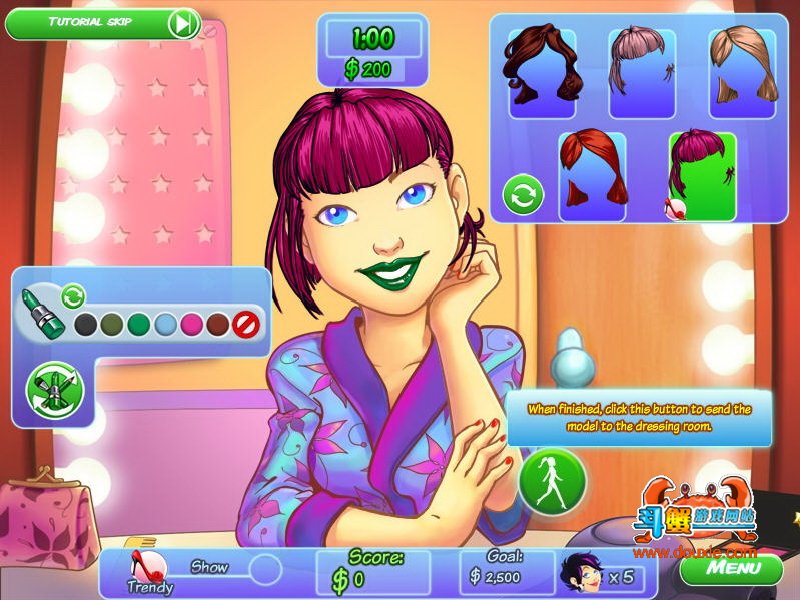Viewport: 800px width, 600px height.
Task: Pick the mauve hairstyle with straight bangs
Action: pyautogui.click(x=641, y=72)
